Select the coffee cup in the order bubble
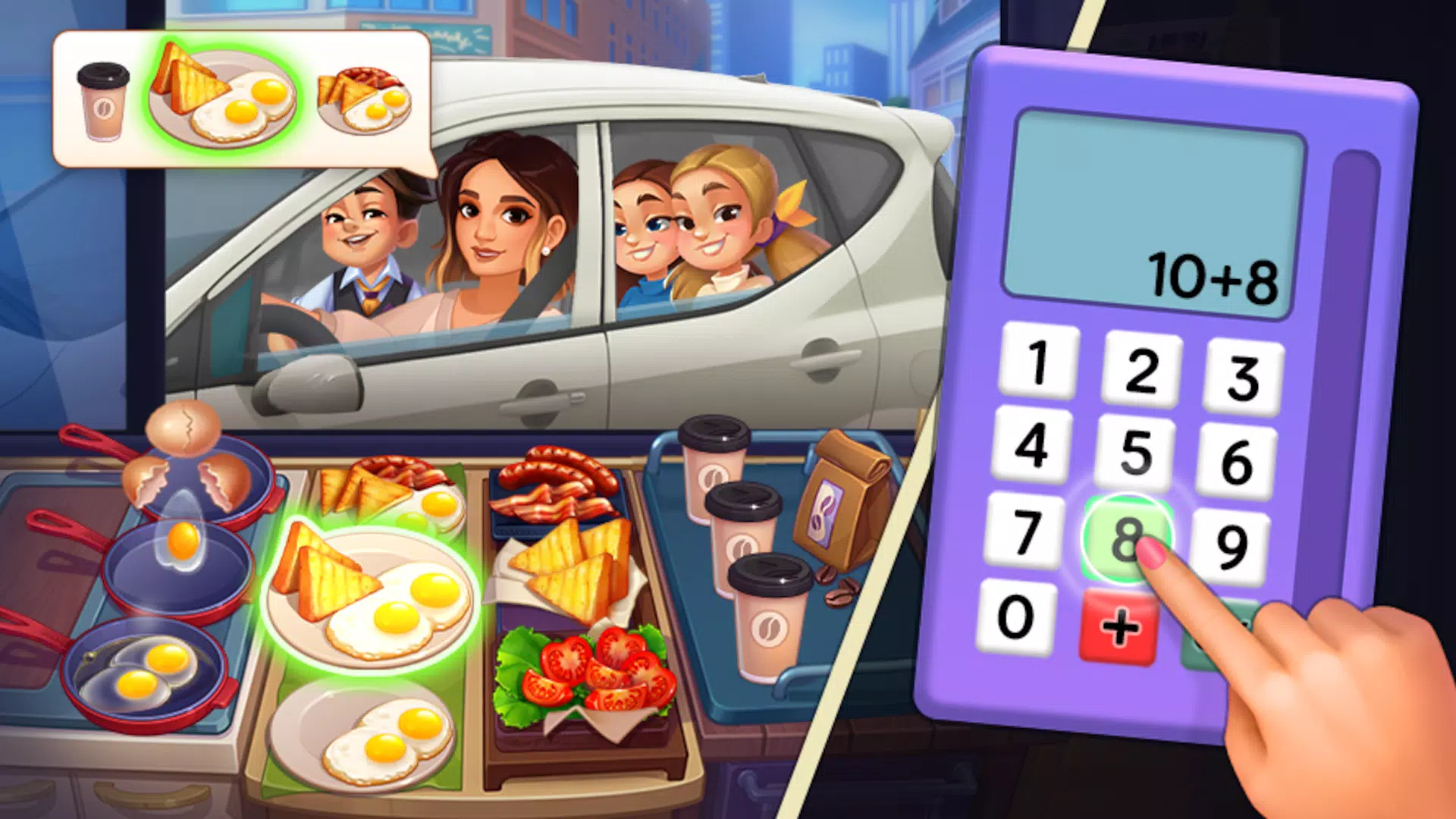 102,102
